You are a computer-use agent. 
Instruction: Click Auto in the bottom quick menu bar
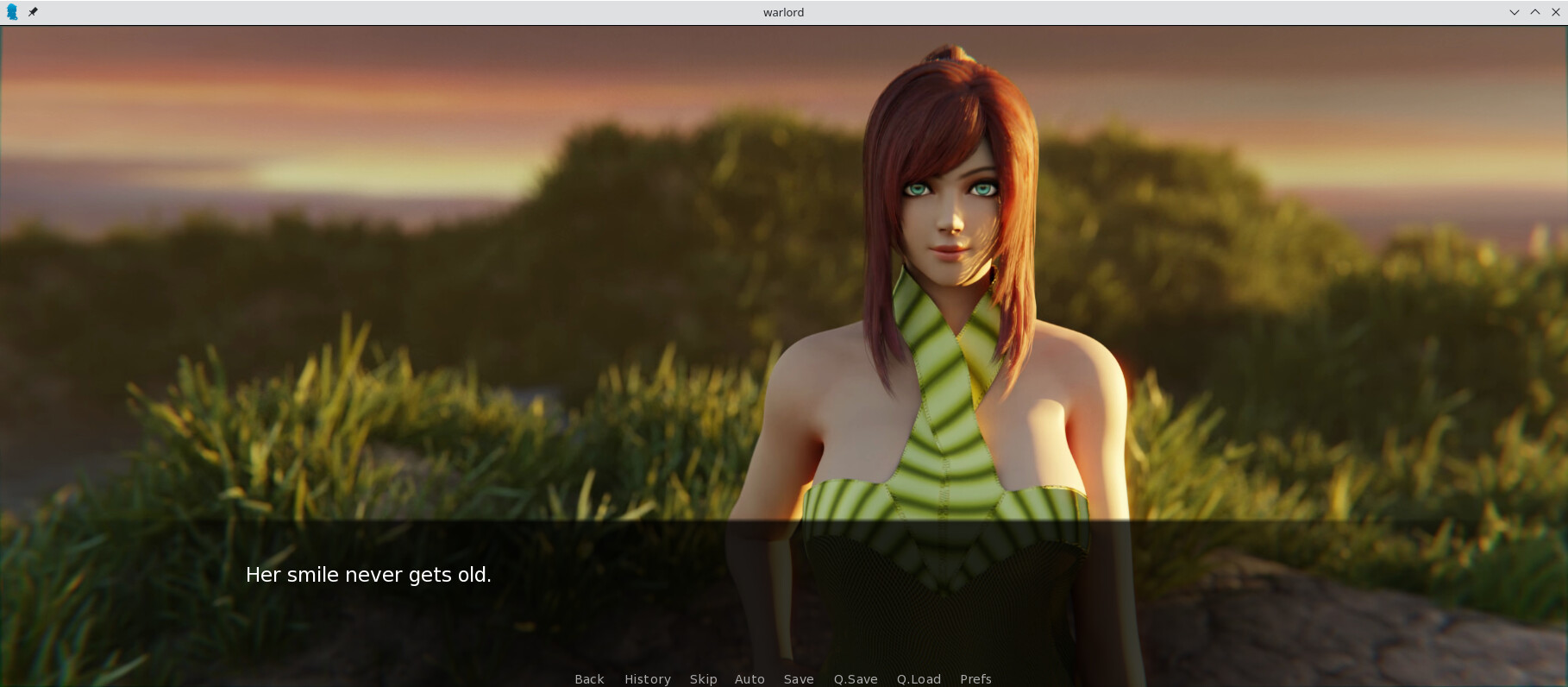click(x=749, y=679)
